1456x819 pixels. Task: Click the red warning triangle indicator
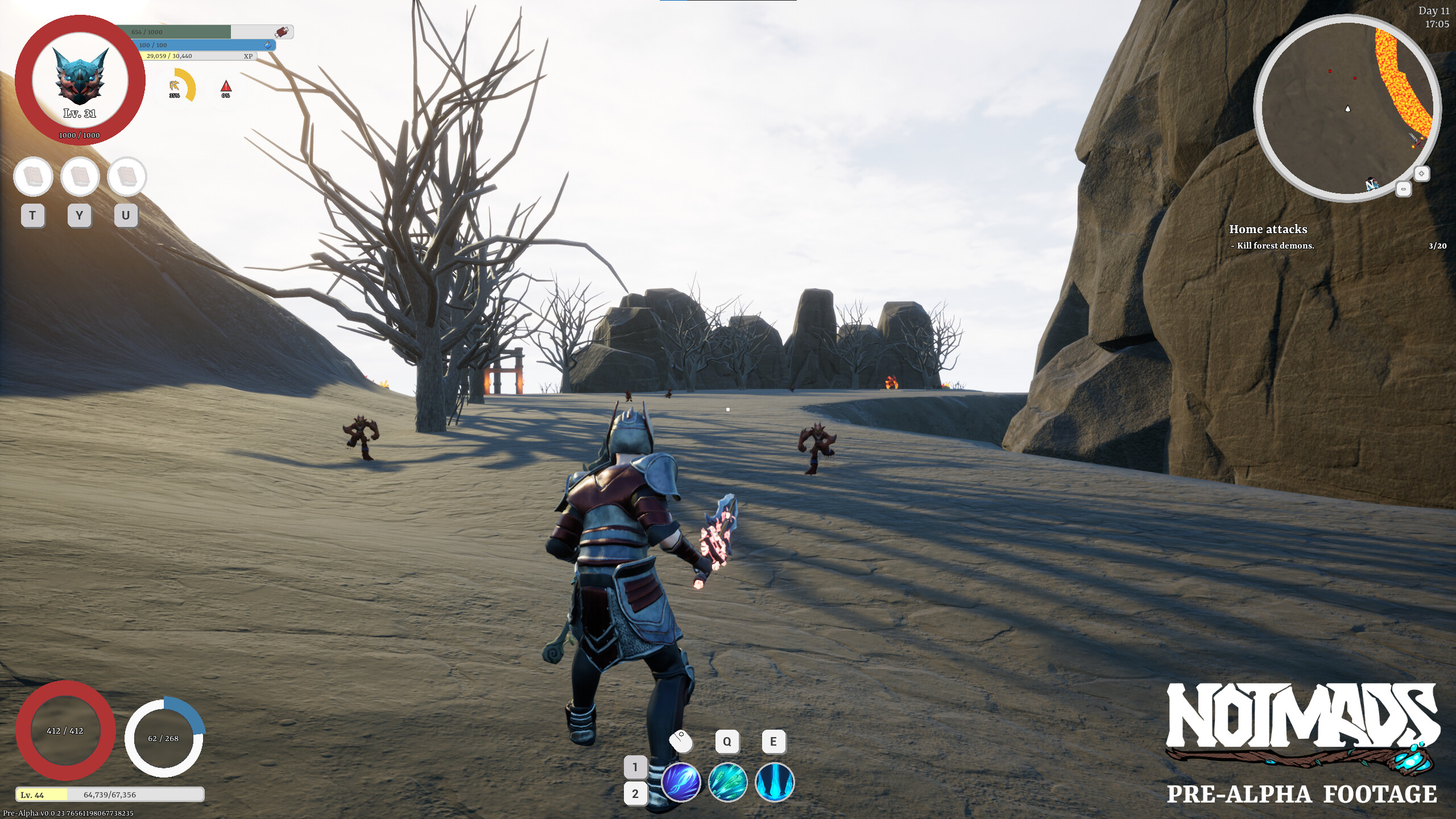[x=226, y=86]
